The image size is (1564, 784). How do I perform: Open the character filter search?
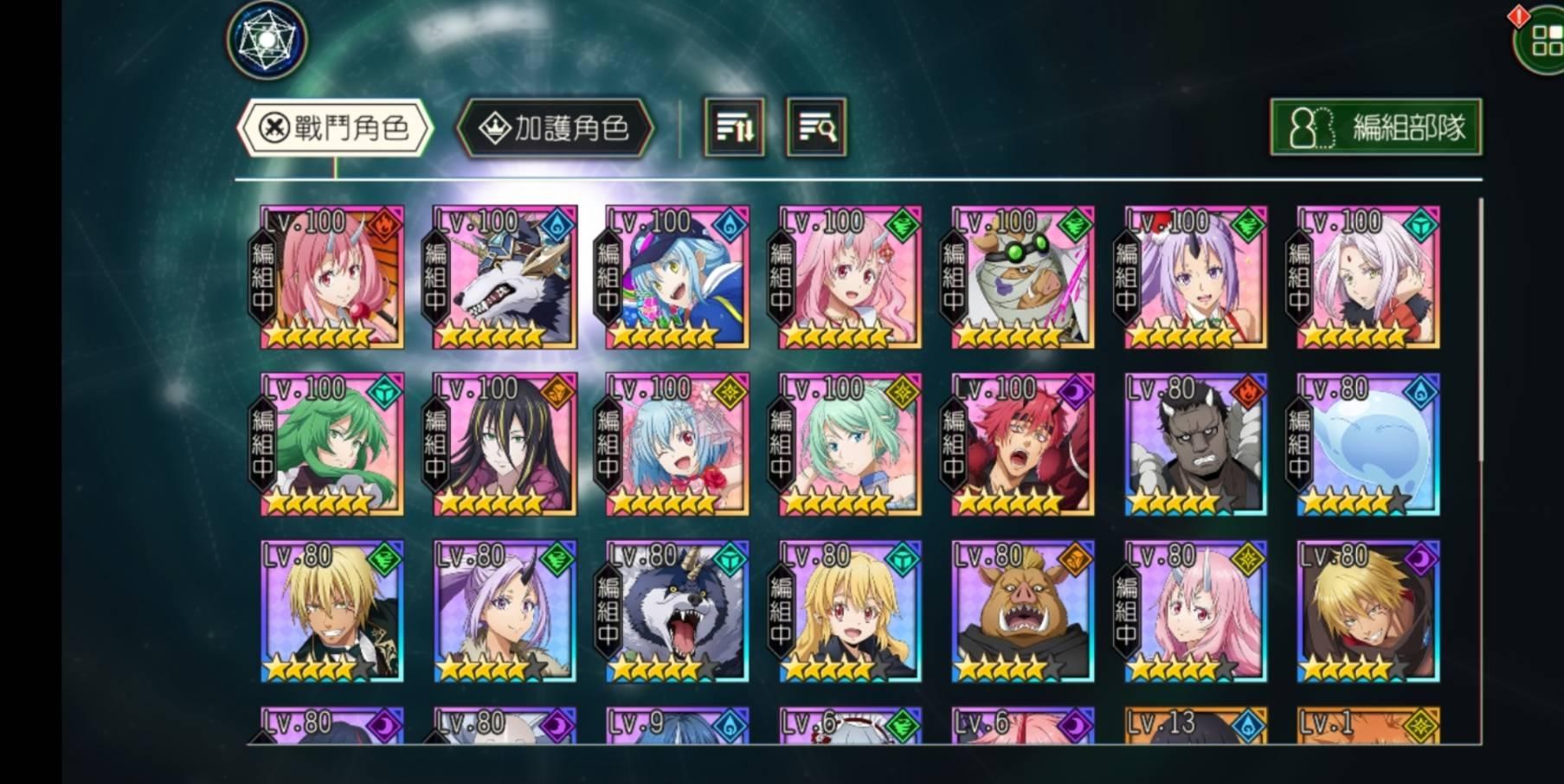tap(815, 128)
